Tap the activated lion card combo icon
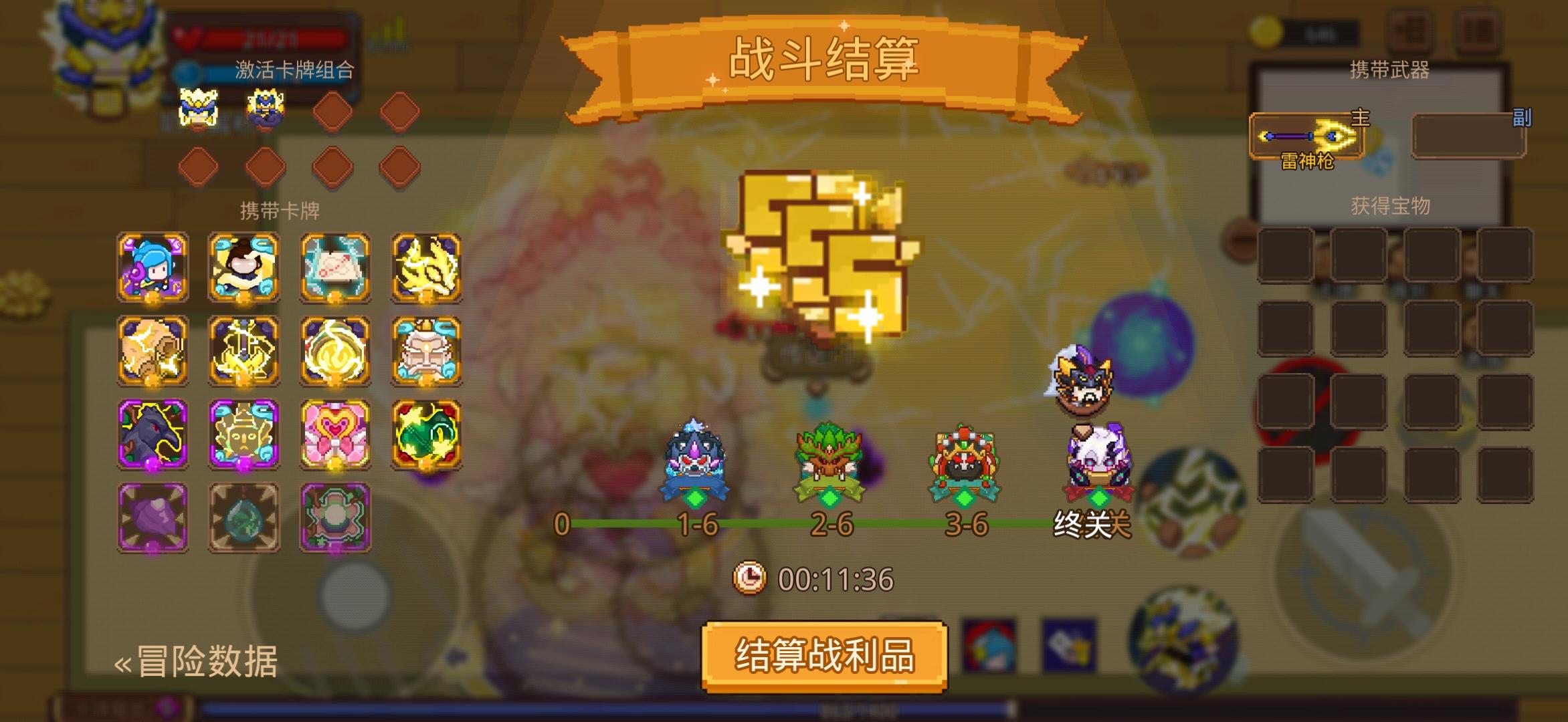This screenshot has width=1568, height=722. click(x=199, y=107)
